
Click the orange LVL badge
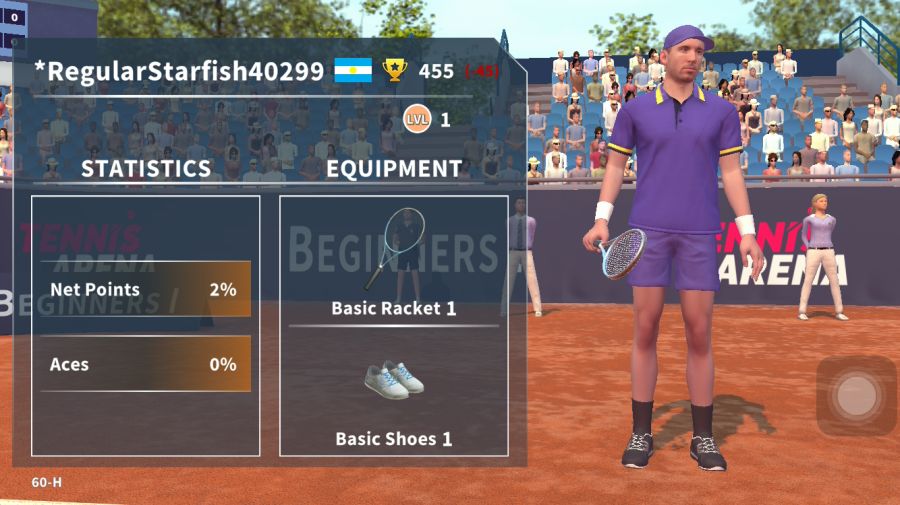click(x=417, y=121)
